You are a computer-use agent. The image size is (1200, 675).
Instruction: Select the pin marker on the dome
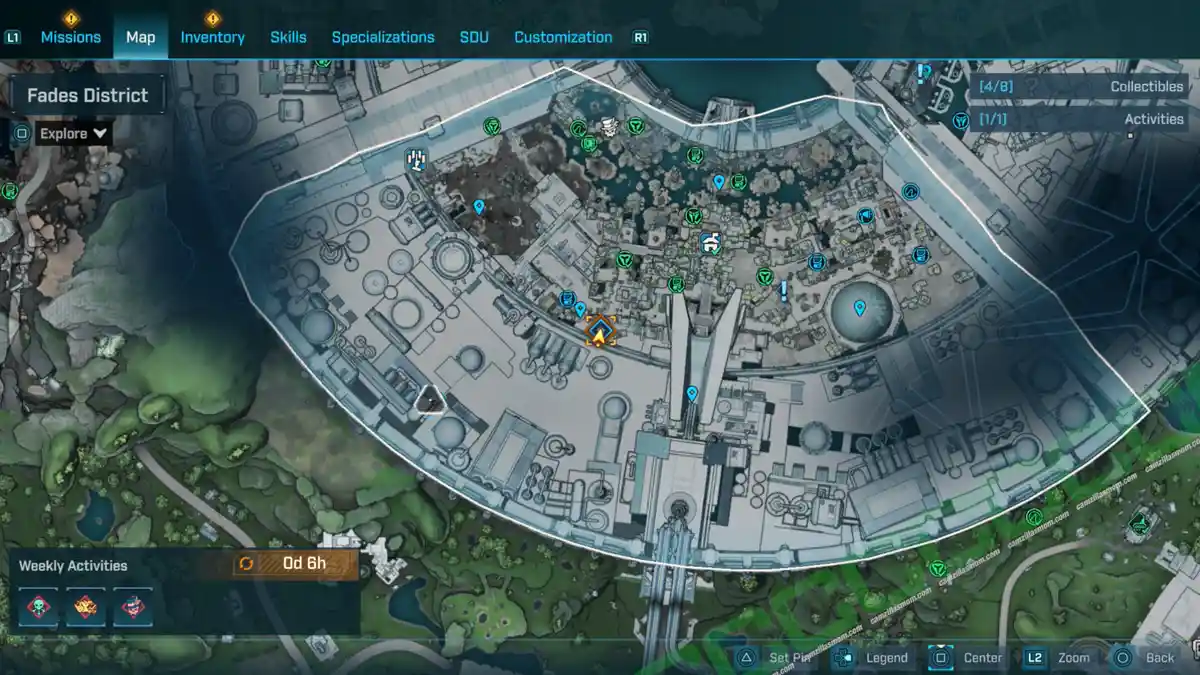[x=859, y=307]
